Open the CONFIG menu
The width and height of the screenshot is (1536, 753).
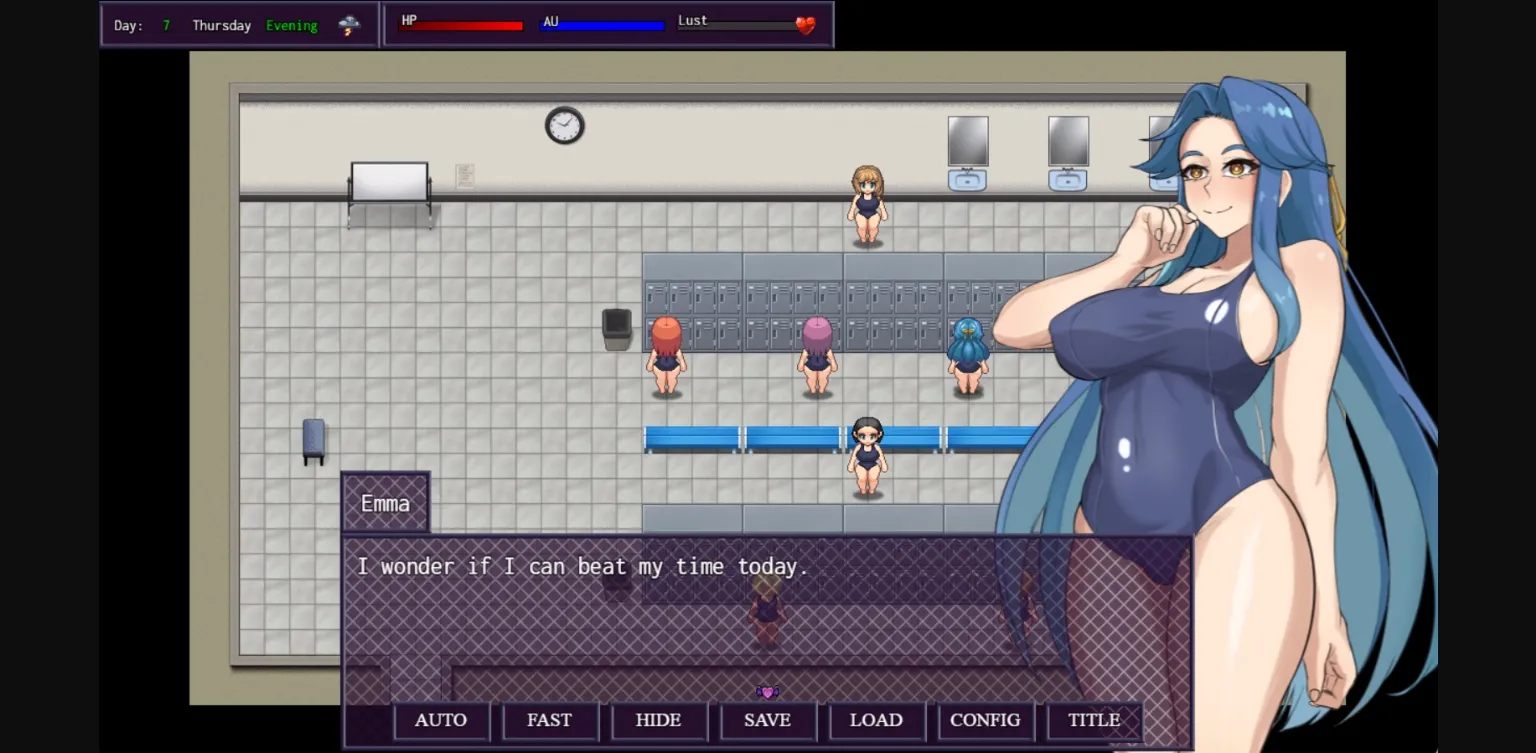coord(985,720)
